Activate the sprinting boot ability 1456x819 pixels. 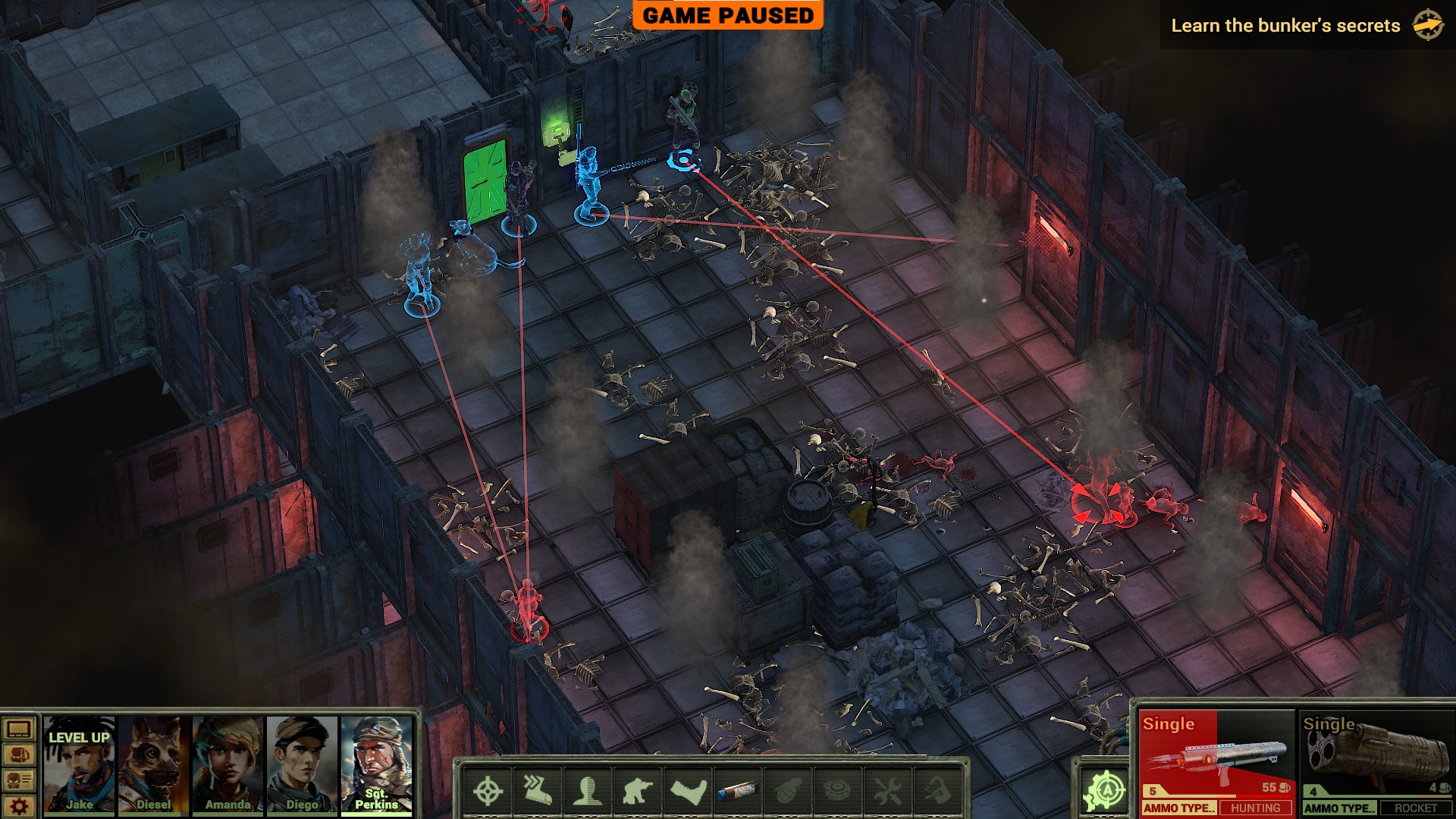click(x=538, y=791)
